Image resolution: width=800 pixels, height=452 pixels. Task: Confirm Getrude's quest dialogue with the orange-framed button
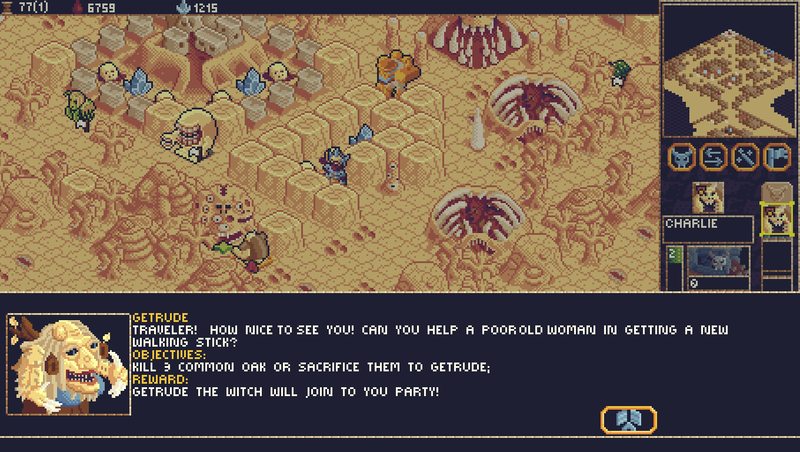(x=628, y=420)
